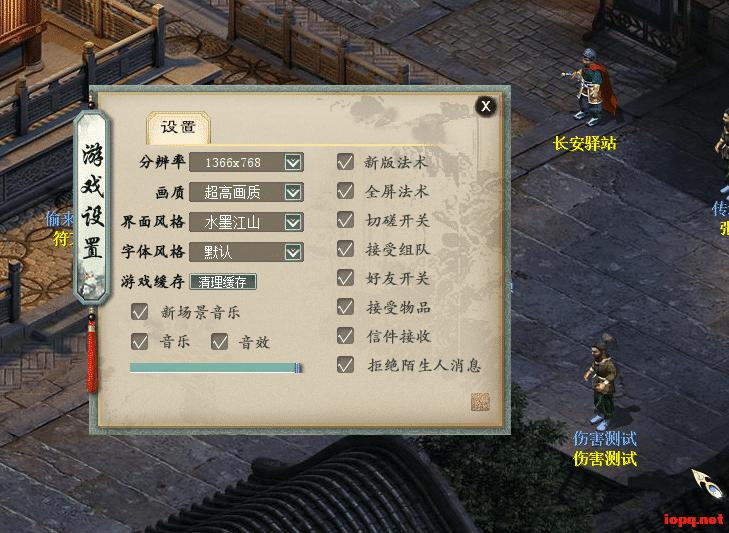Switch to the 设置 tab
The height and width of the screenshot is (533, 729).
click(179, 127)
